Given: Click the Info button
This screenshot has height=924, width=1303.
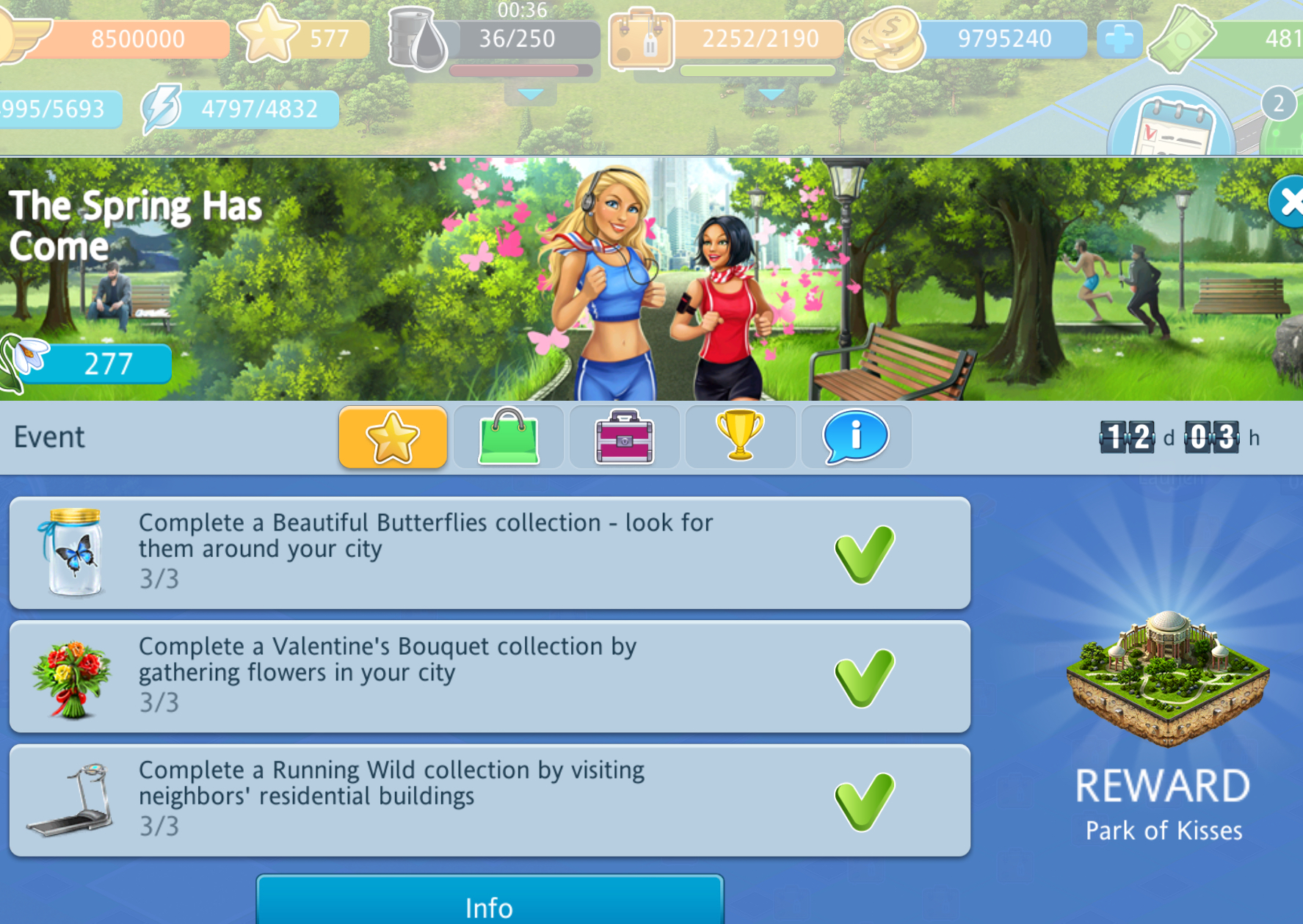Looking at the screenshot, I should click(490, 905).
